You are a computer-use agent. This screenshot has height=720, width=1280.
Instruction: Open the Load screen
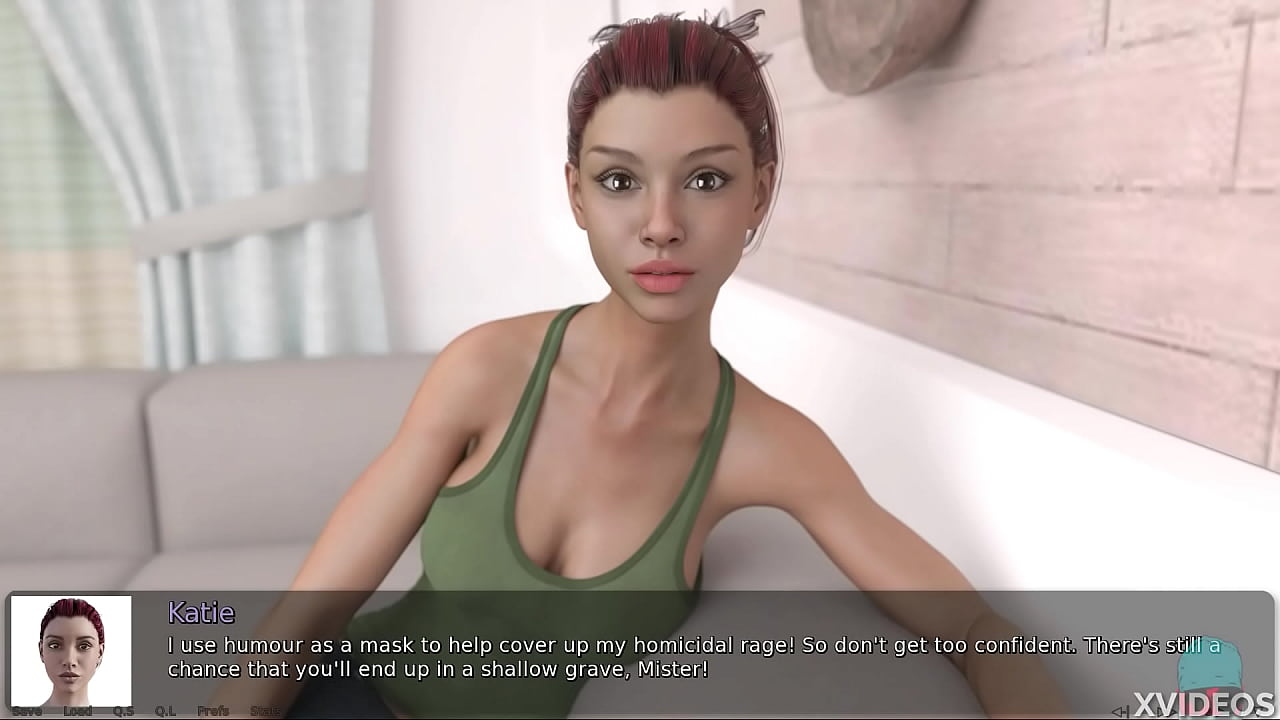tap(78, 711)
